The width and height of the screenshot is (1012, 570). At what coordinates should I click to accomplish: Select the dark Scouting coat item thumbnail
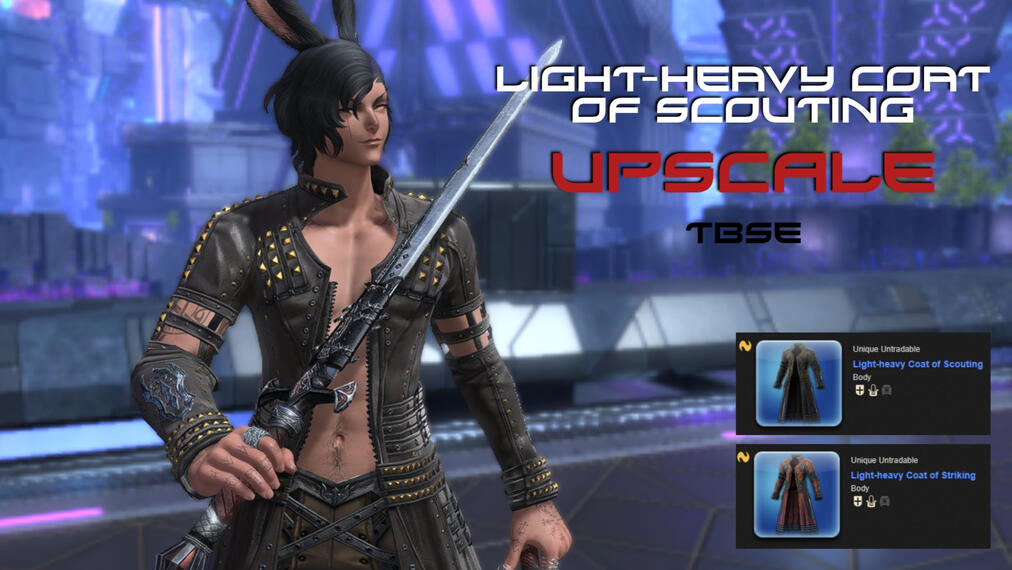[798, 383]
